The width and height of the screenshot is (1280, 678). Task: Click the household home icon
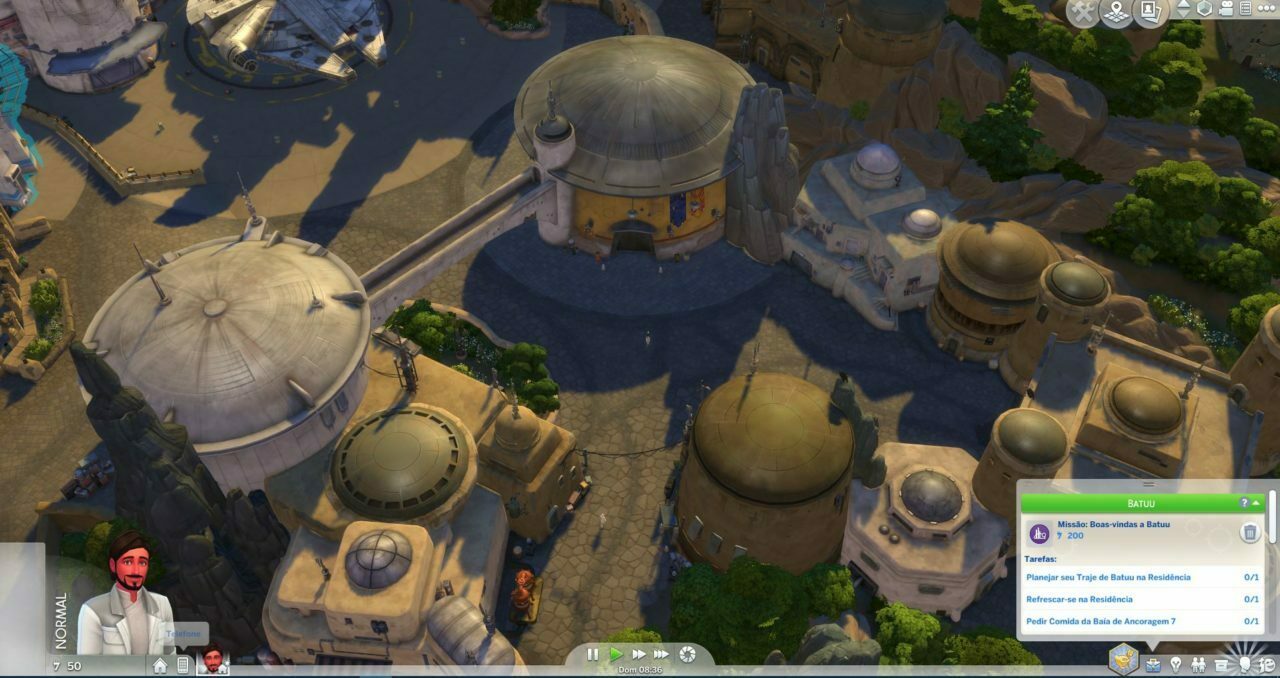pyautogui.click(x=160, y=665)
